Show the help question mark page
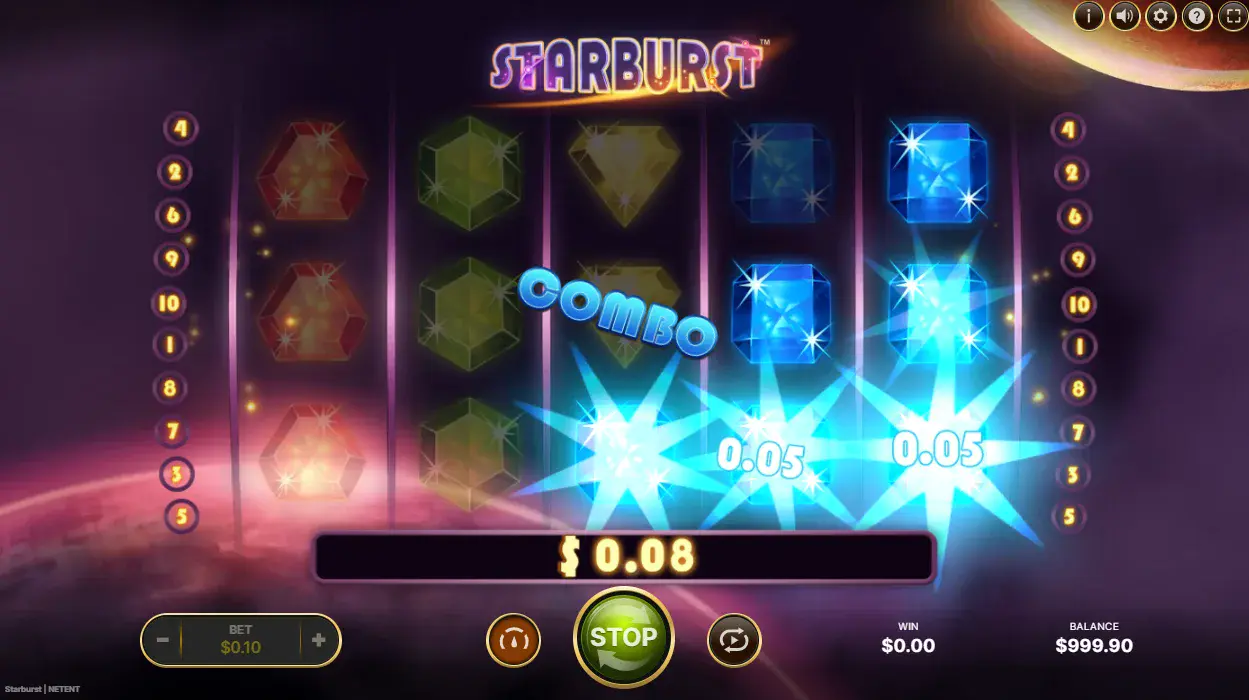 coord(1197,16)
